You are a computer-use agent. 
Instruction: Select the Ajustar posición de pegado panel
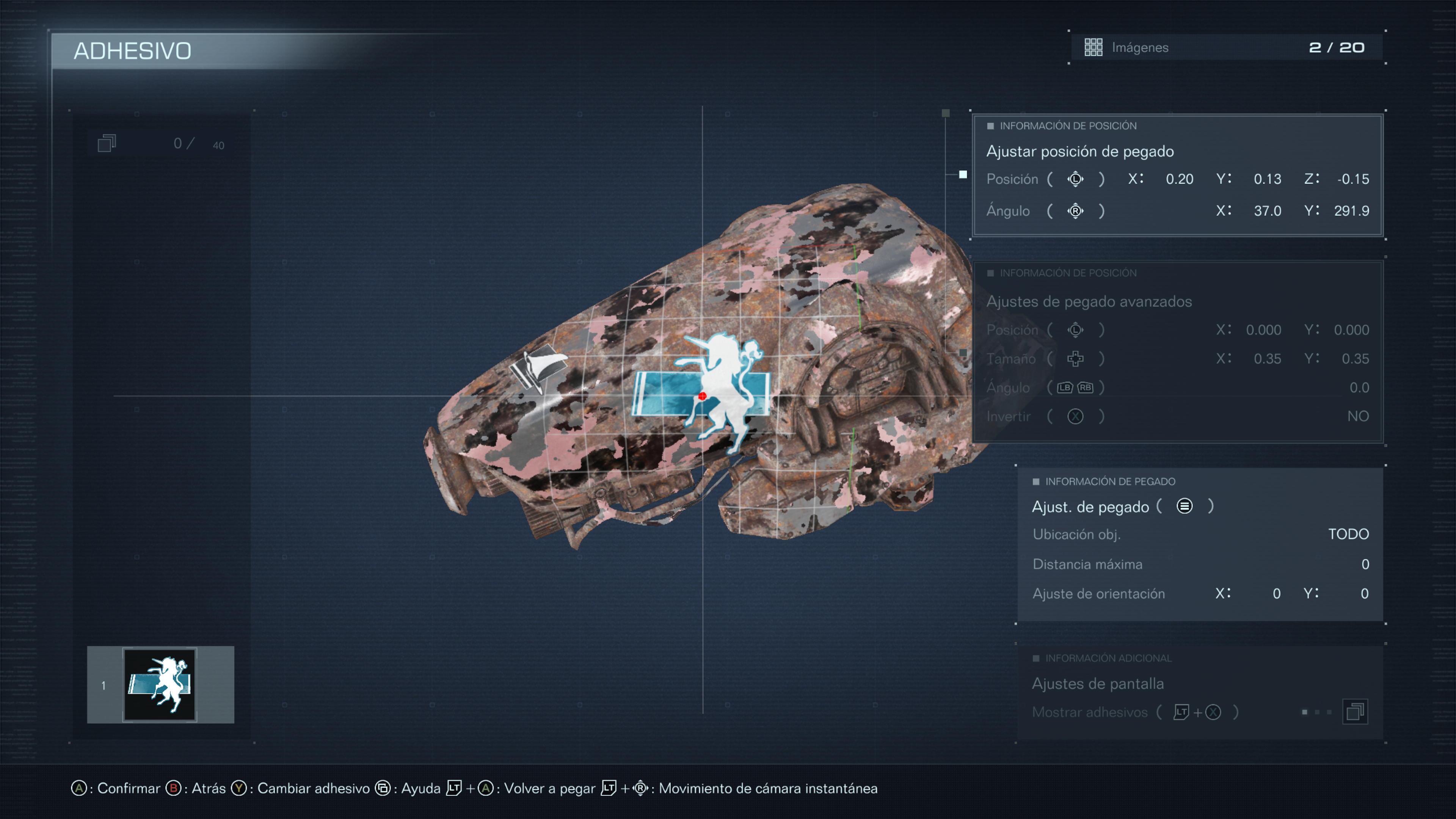1079,152
